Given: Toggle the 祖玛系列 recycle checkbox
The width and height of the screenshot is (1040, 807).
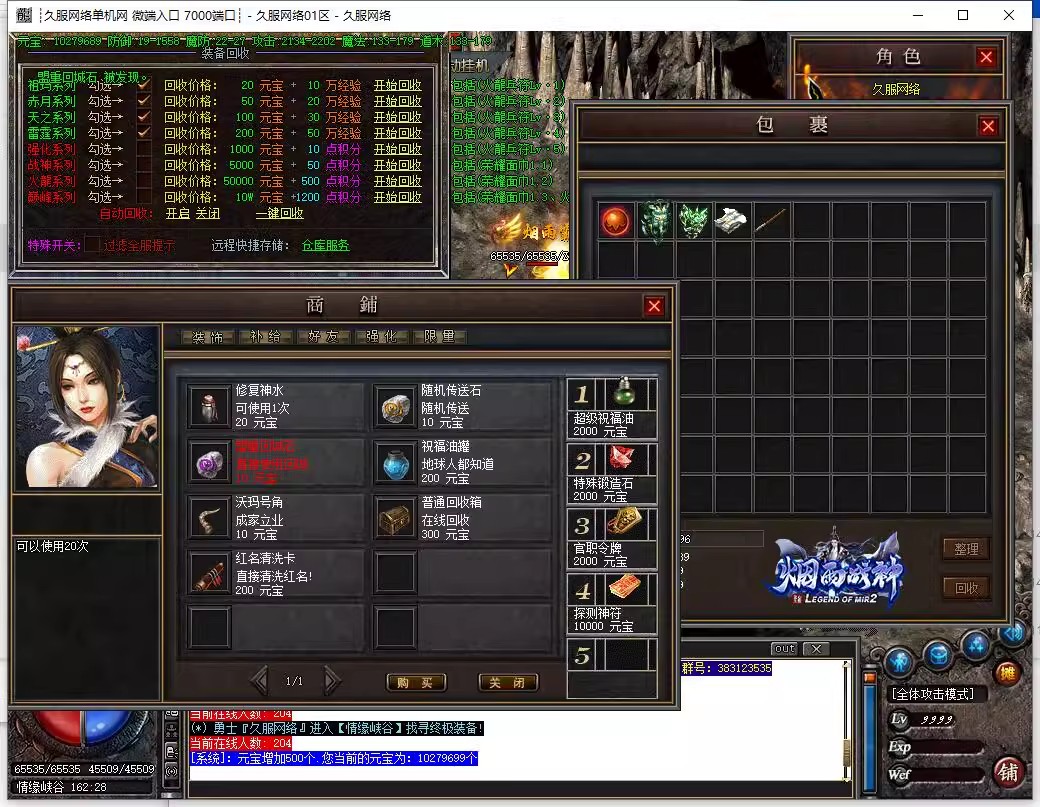Looking at the screenshot, I should (144, 85).
